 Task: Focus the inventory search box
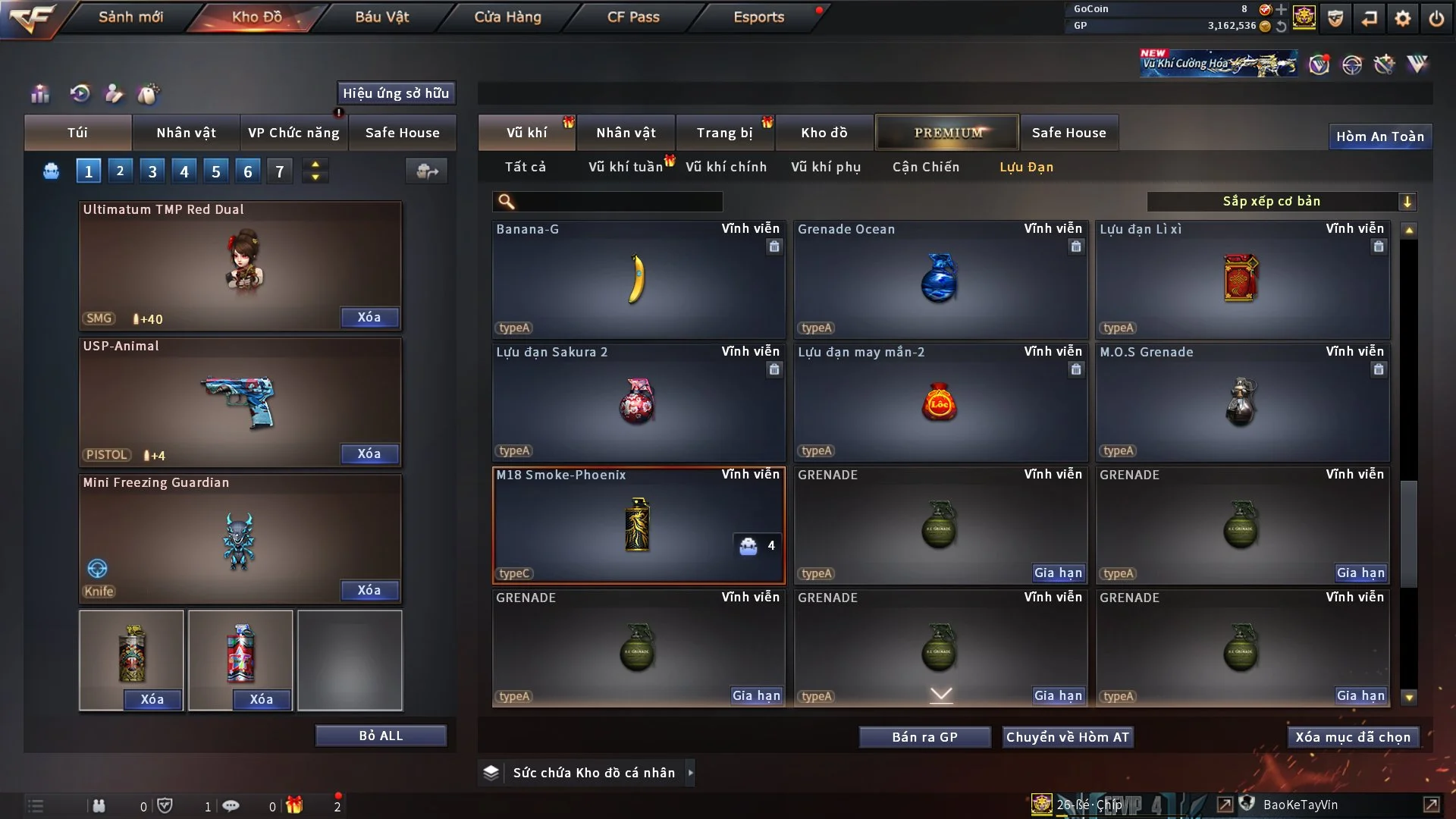(618, 202)
